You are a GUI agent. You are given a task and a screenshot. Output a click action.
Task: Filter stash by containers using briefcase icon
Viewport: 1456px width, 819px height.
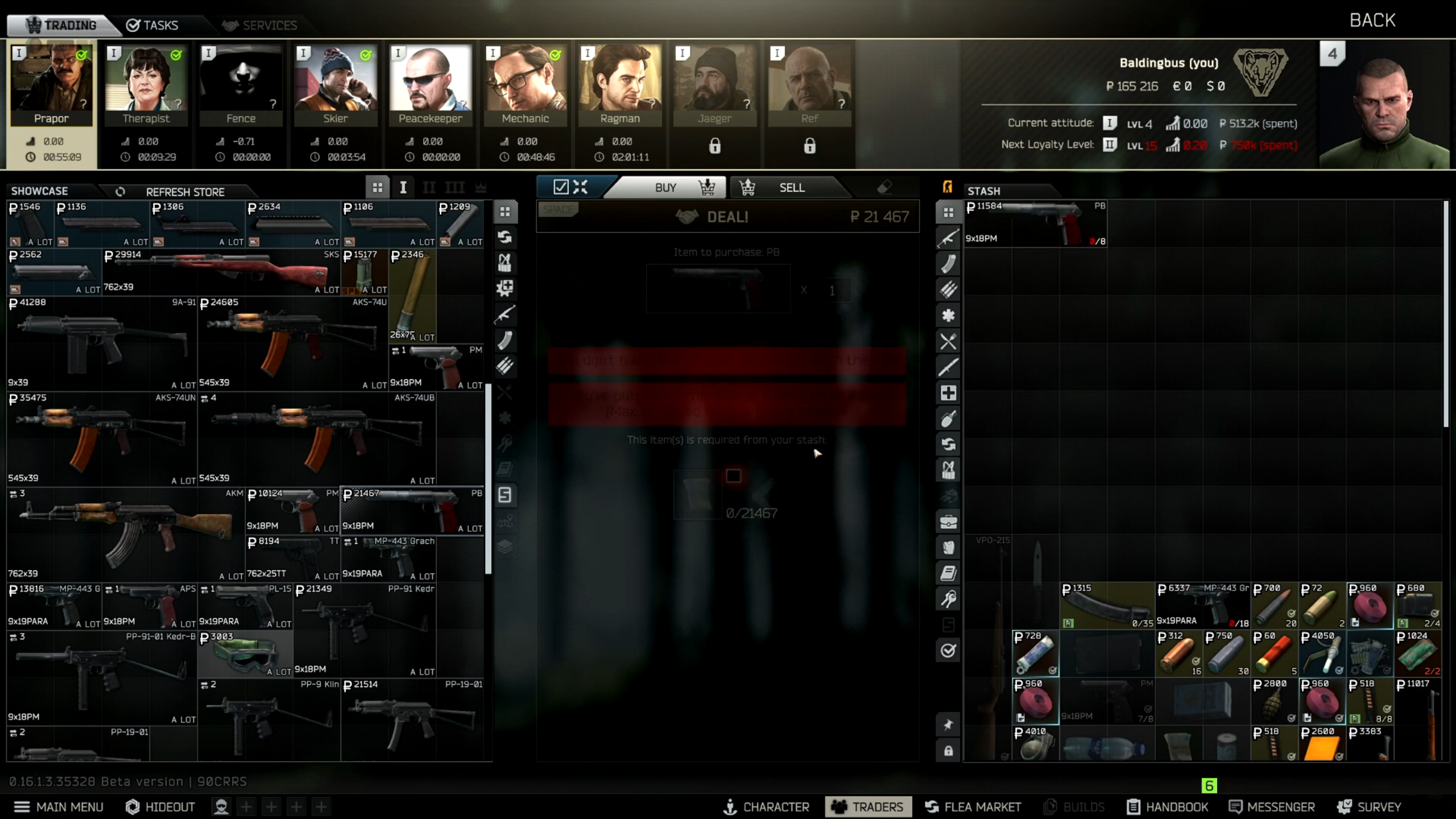949,522
